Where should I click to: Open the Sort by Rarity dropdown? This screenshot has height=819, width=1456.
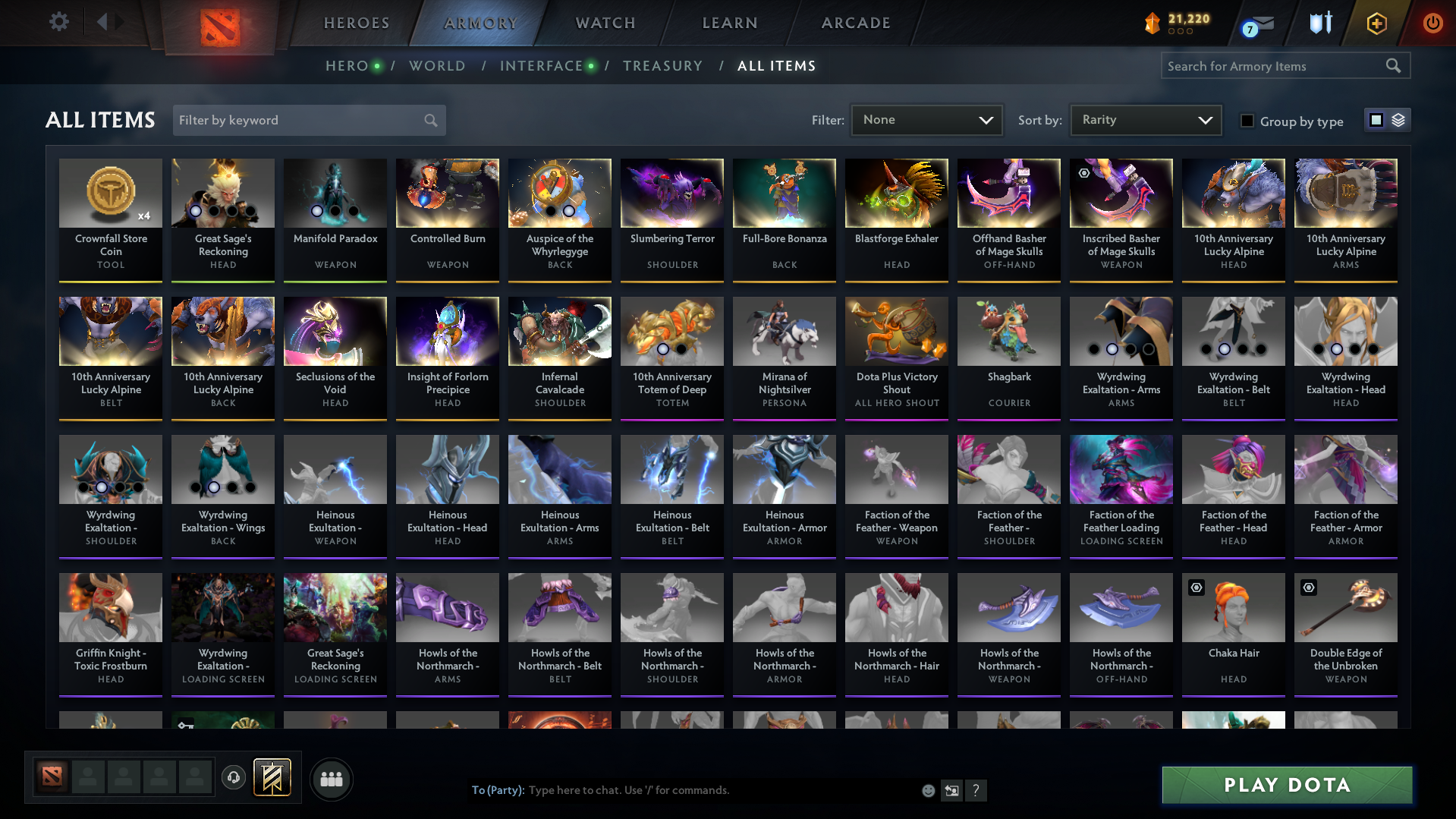pos(1145,120)
